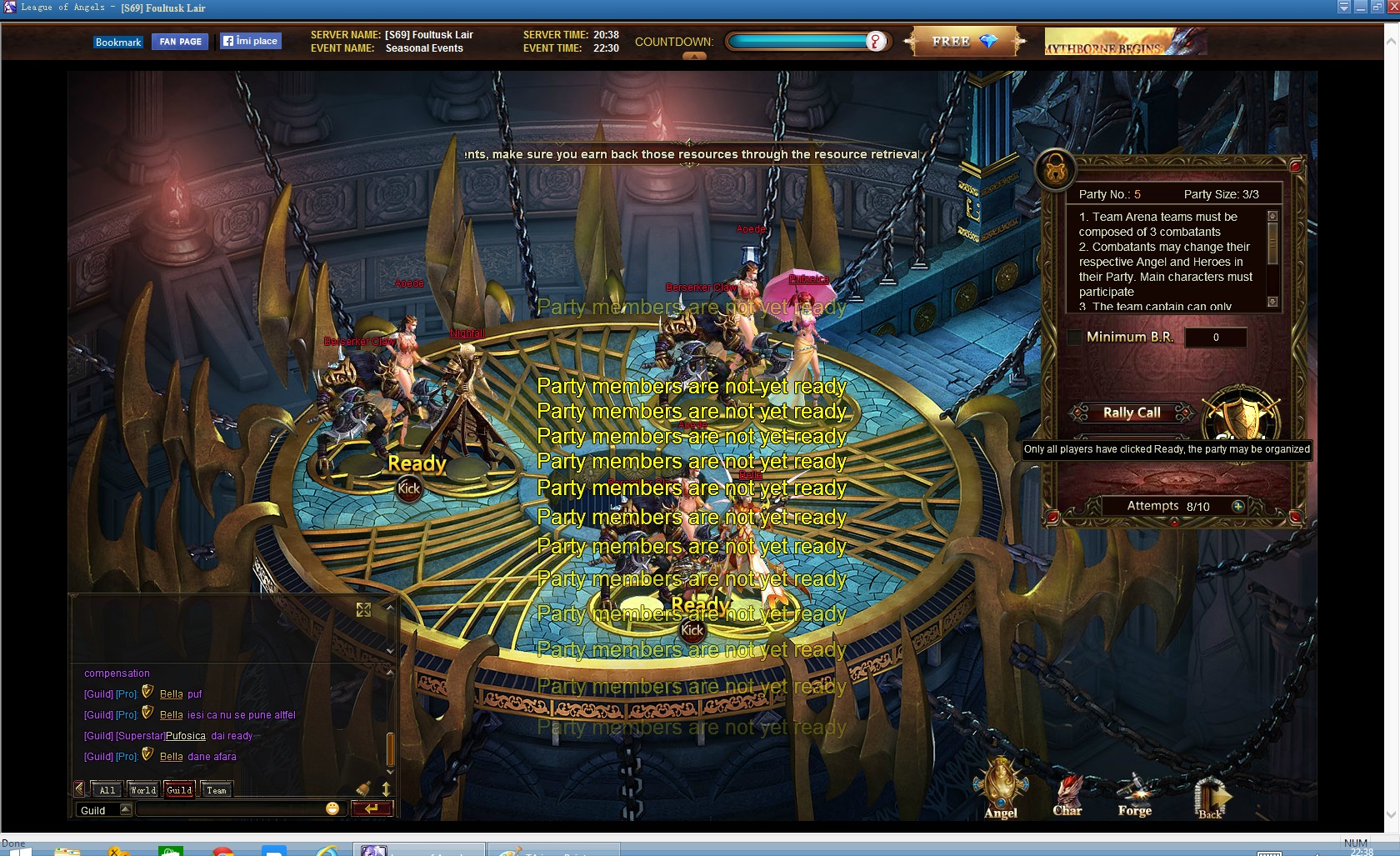Leave via the Back button

point(1210,798)
